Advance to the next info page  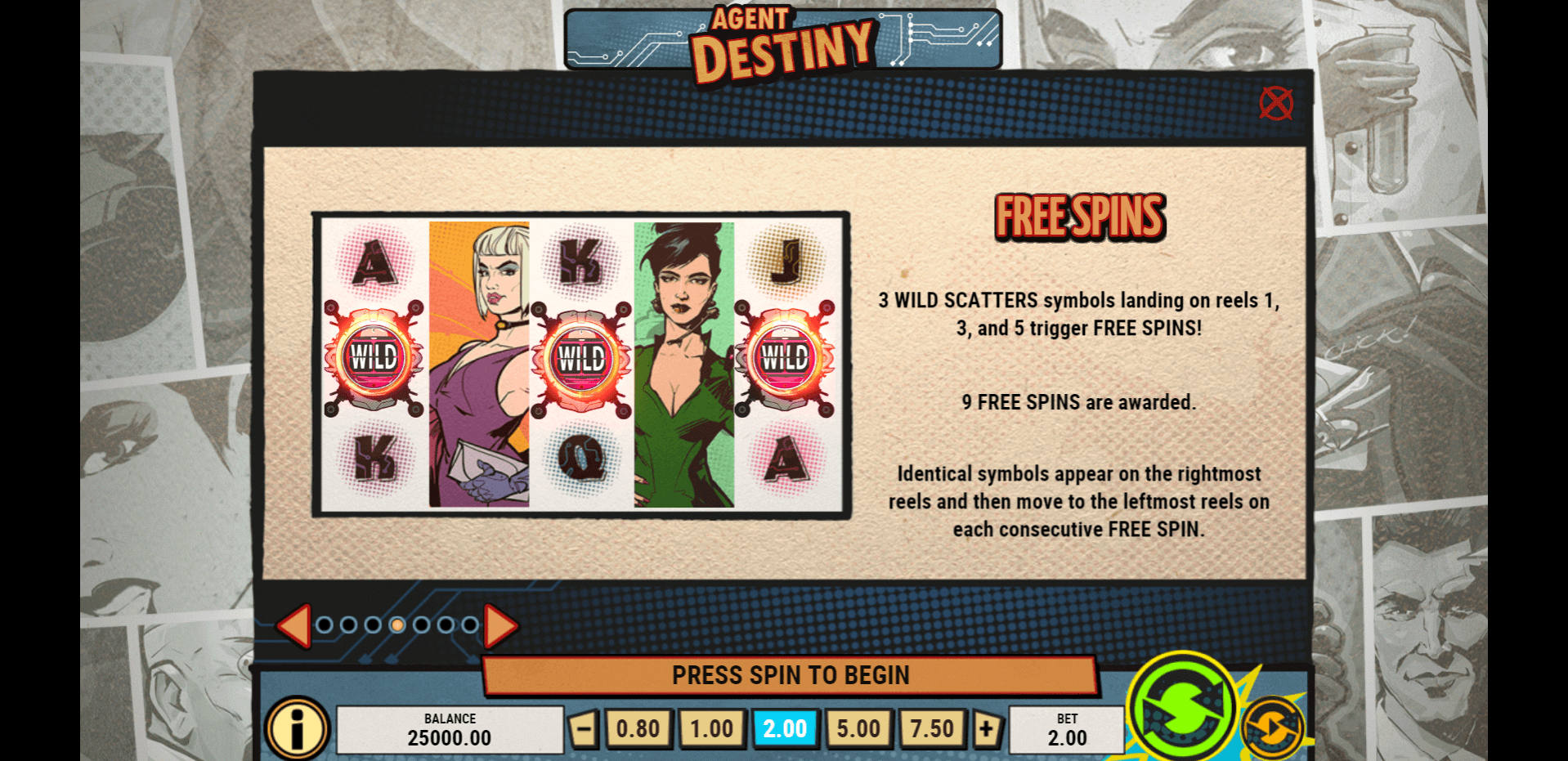[500, 625]
